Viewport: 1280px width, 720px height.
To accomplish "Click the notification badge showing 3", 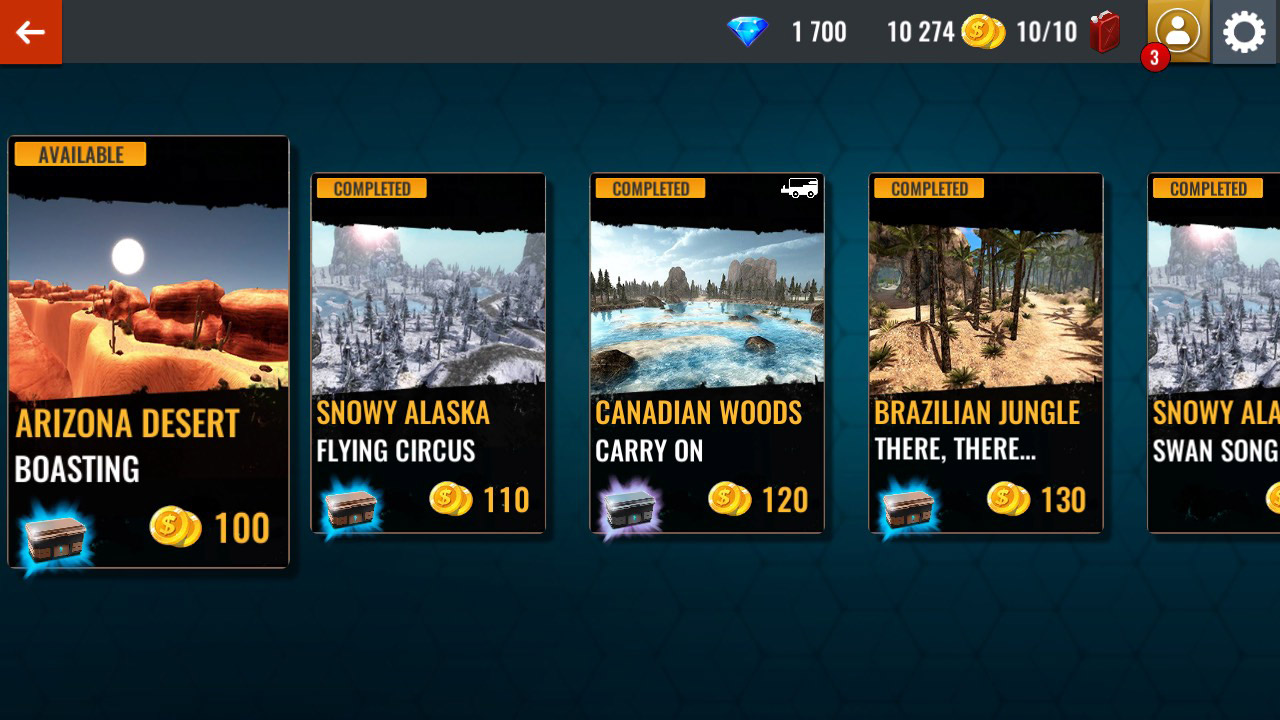I will coord(1153,58).
